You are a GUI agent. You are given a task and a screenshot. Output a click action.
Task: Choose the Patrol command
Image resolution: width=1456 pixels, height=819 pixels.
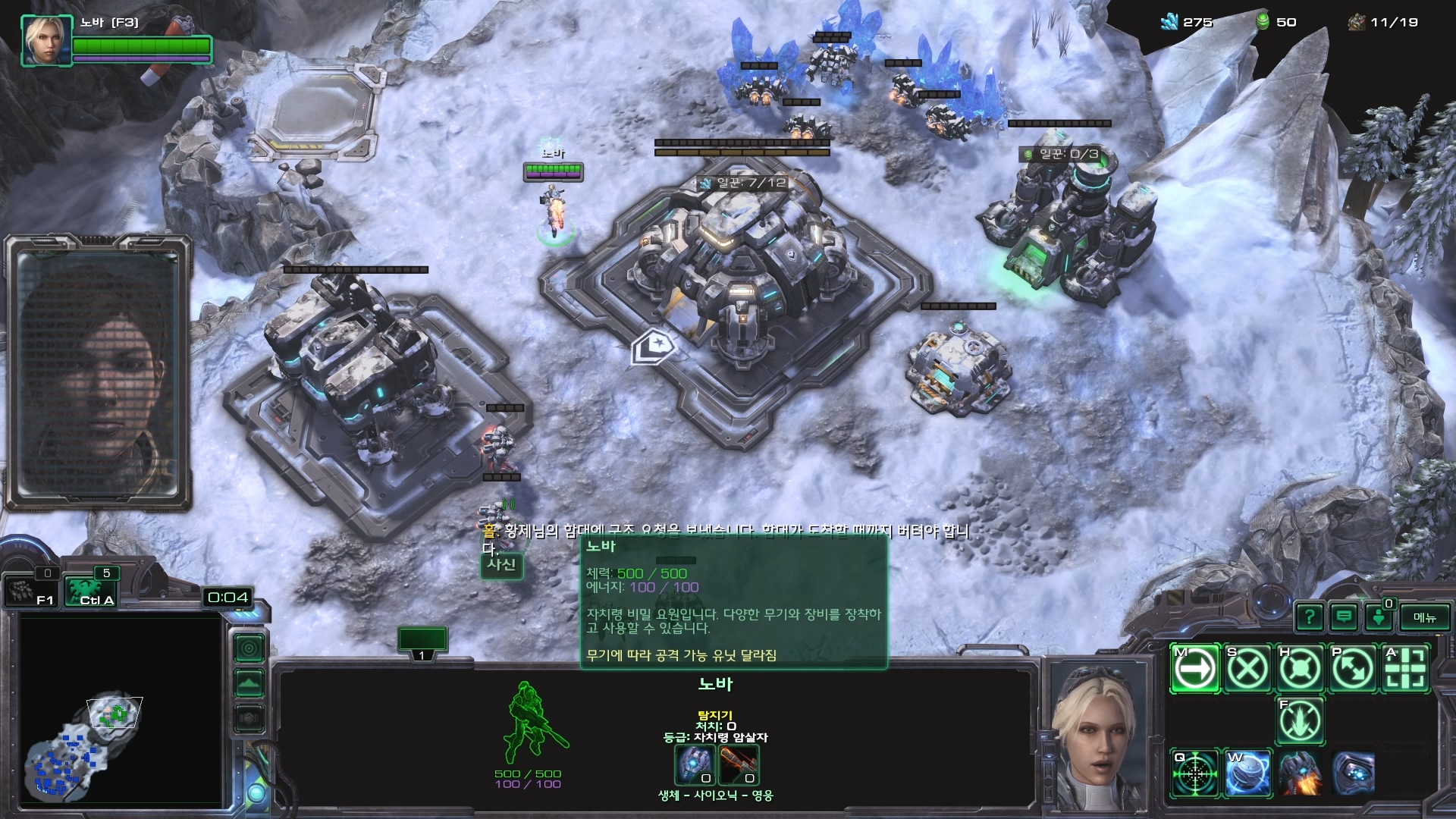[x=1352, y=669]
